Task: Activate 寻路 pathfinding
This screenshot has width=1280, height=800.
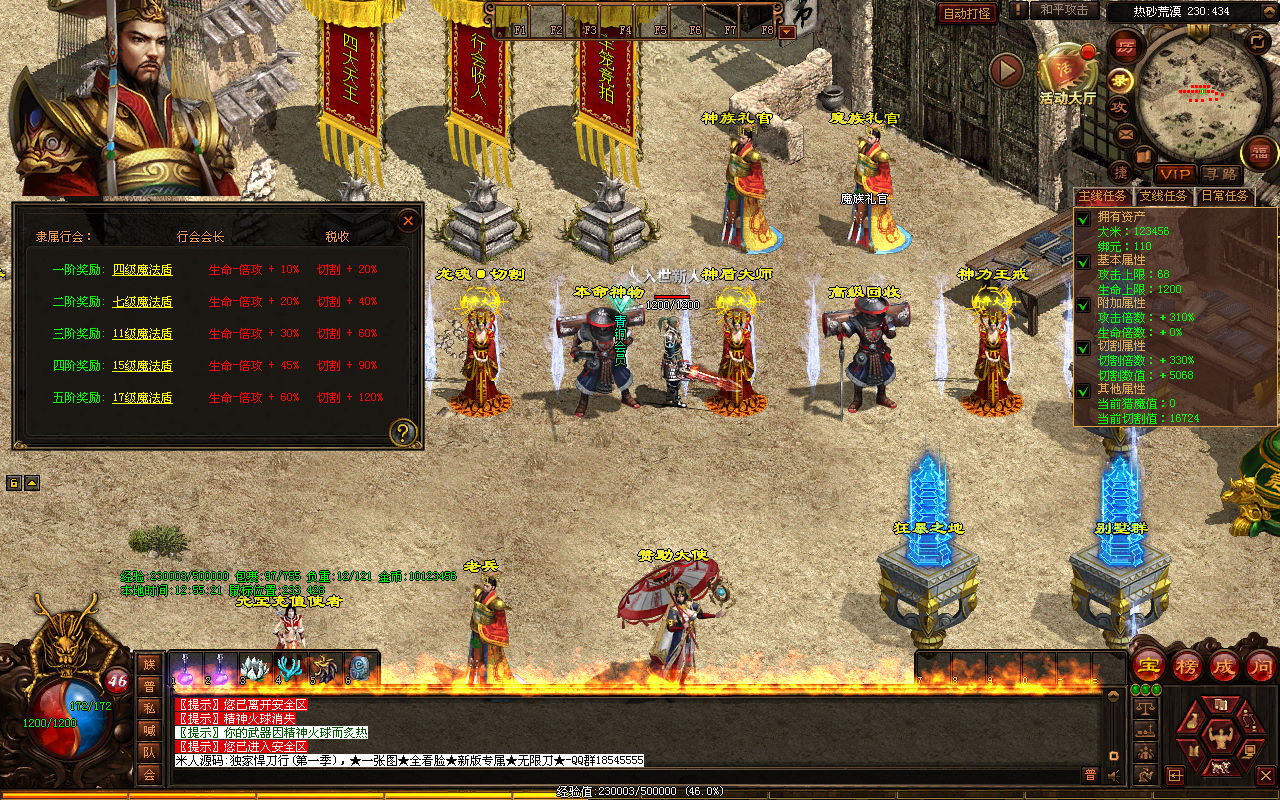Action: click(1219, 174)
